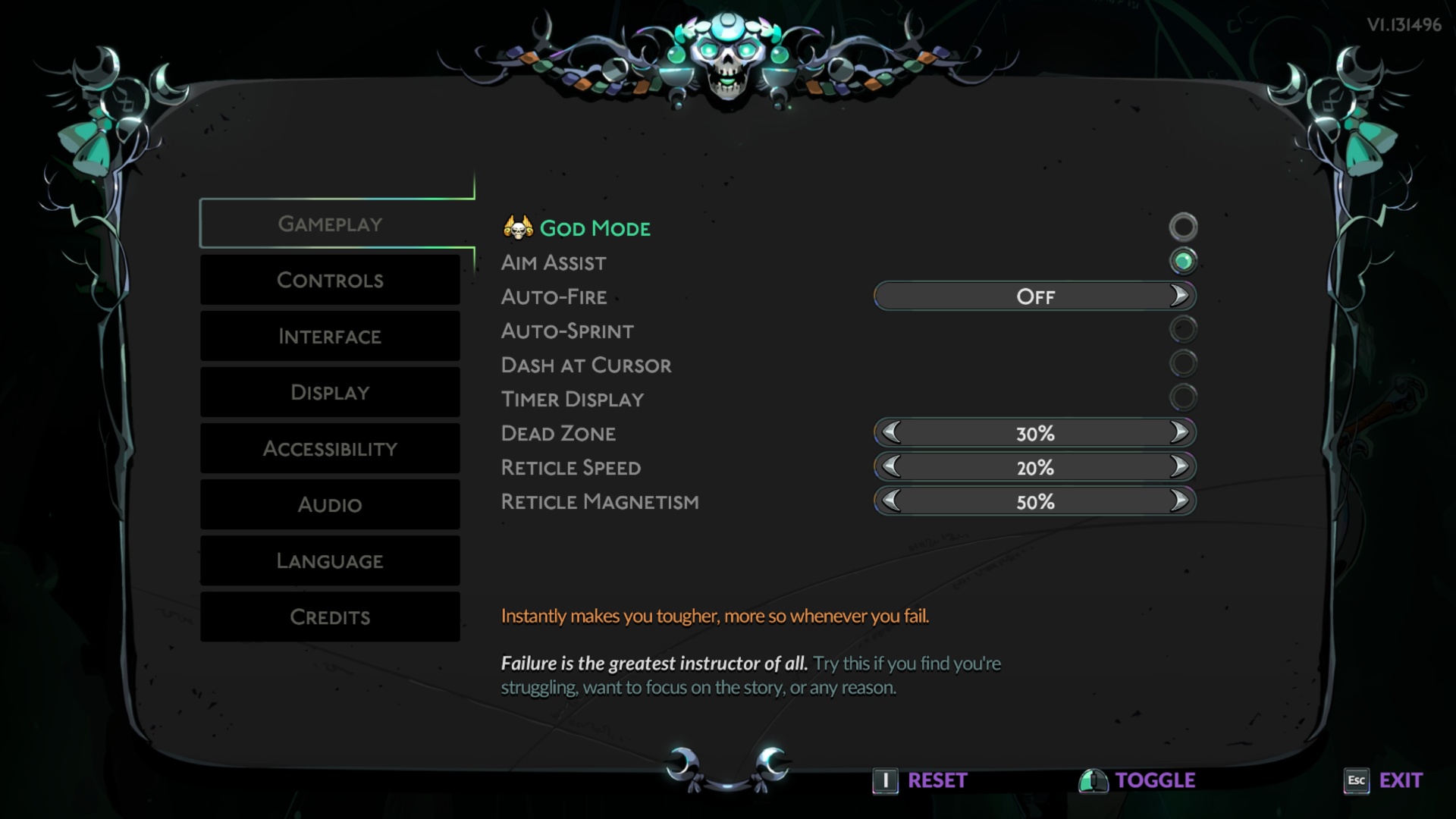Enable the Auto-Sprint option
The image size is (1456, 819).
1183,329
